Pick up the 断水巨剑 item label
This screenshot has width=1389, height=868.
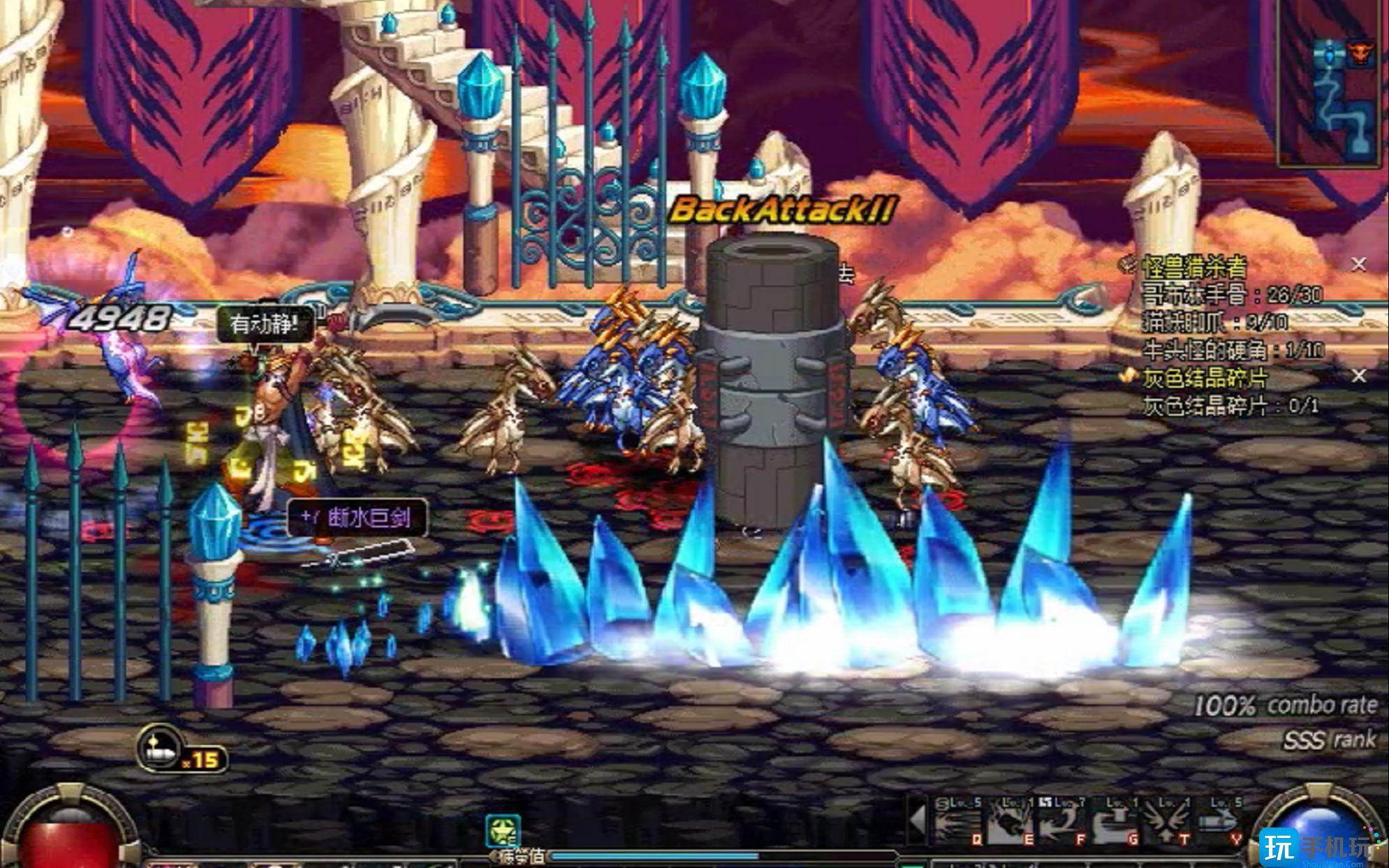358,518
